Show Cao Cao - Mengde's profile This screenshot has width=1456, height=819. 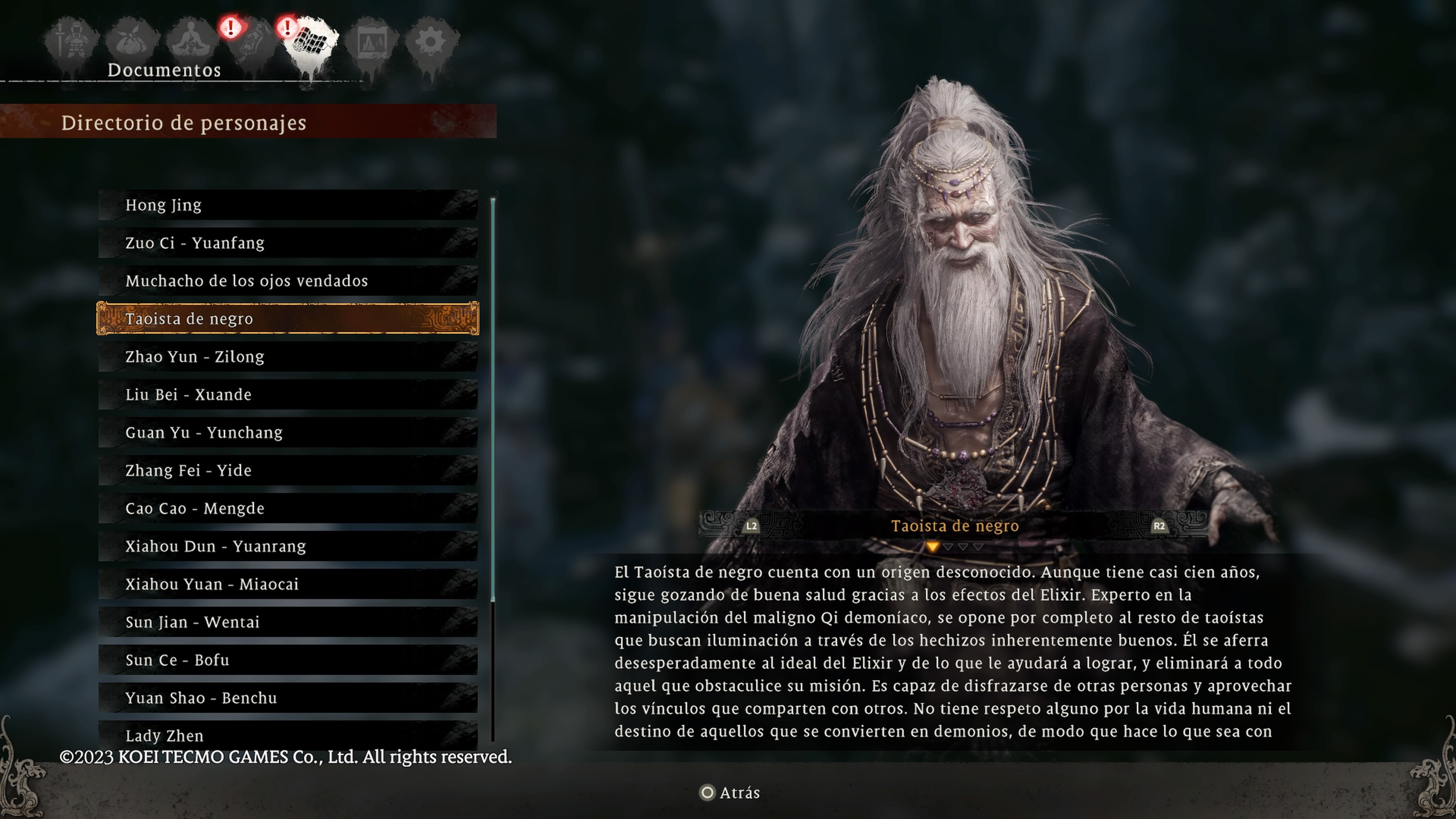click(288, 508)
